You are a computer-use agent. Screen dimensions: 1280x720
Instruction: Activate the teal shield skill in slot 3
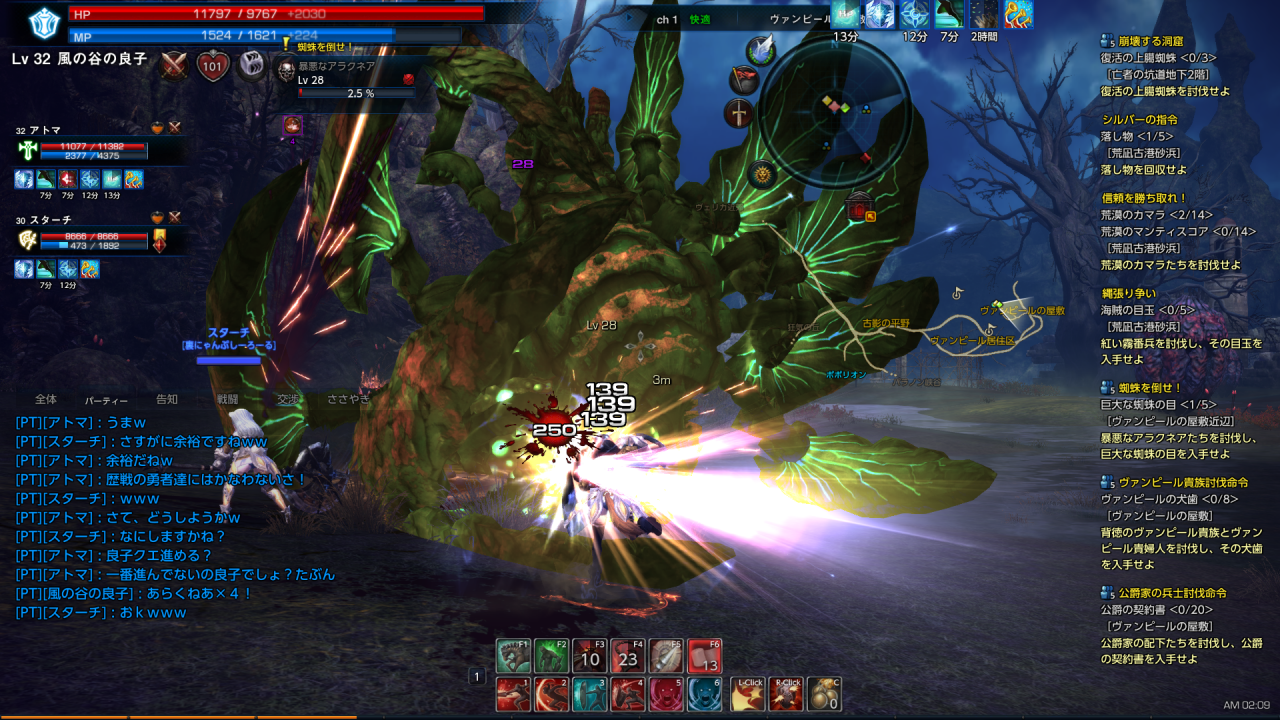click(x=589, y=694)
